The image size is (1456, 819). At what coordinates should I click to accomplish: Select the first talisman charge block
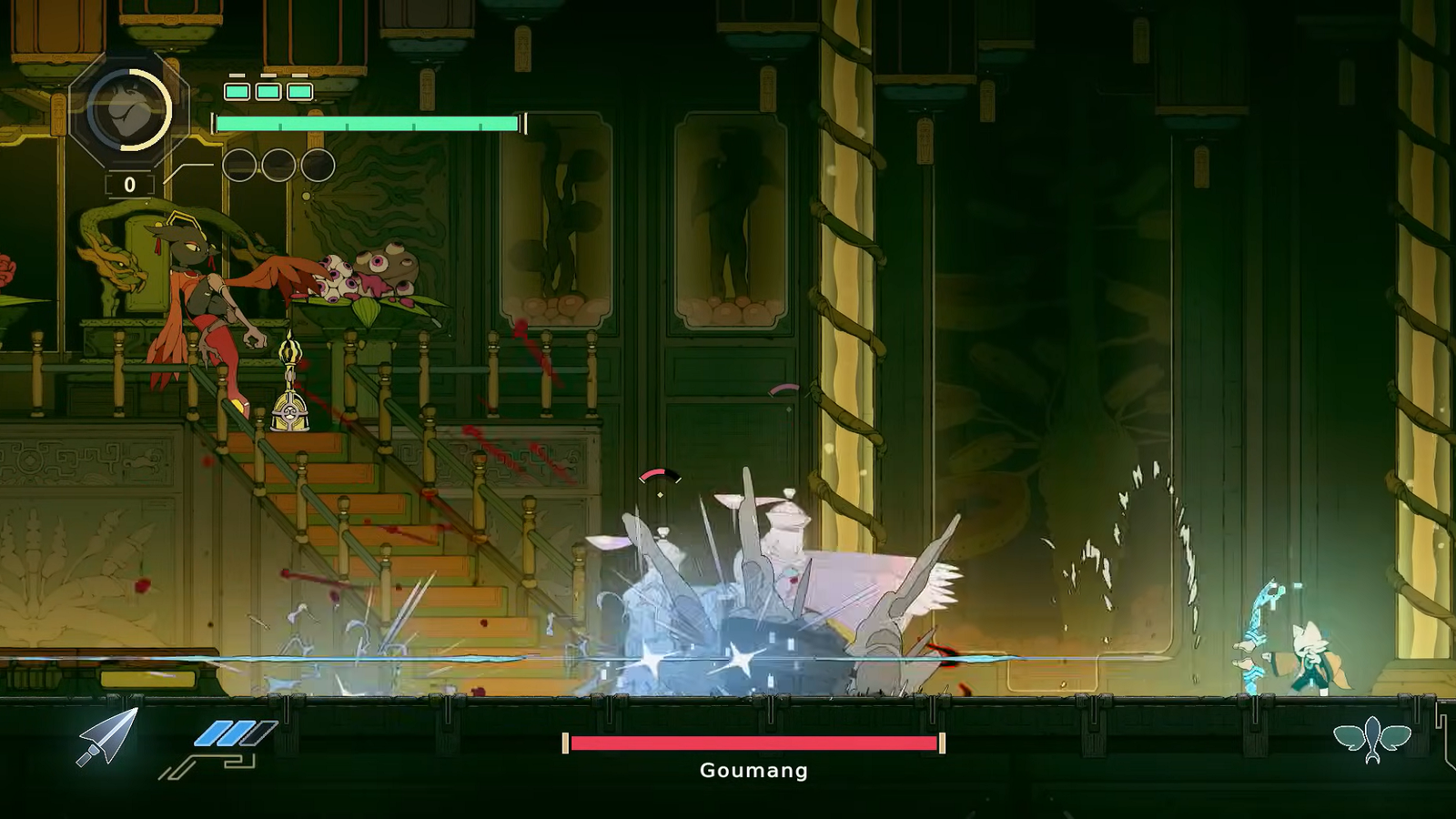tap(236, 90)
